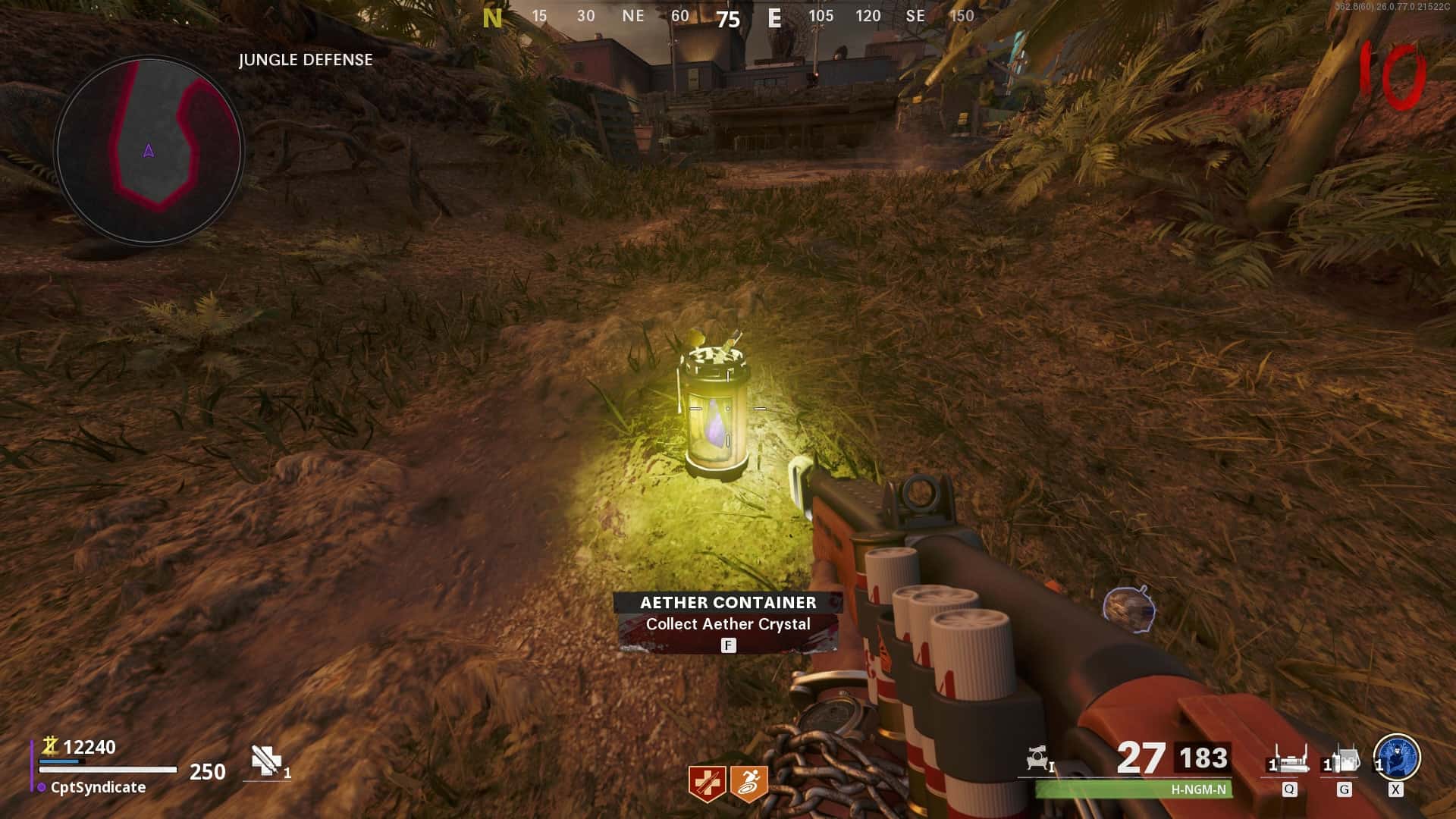Viewport: 1456px width, 819px height.
Task: Click the compass heading strip
Action: 728,17
